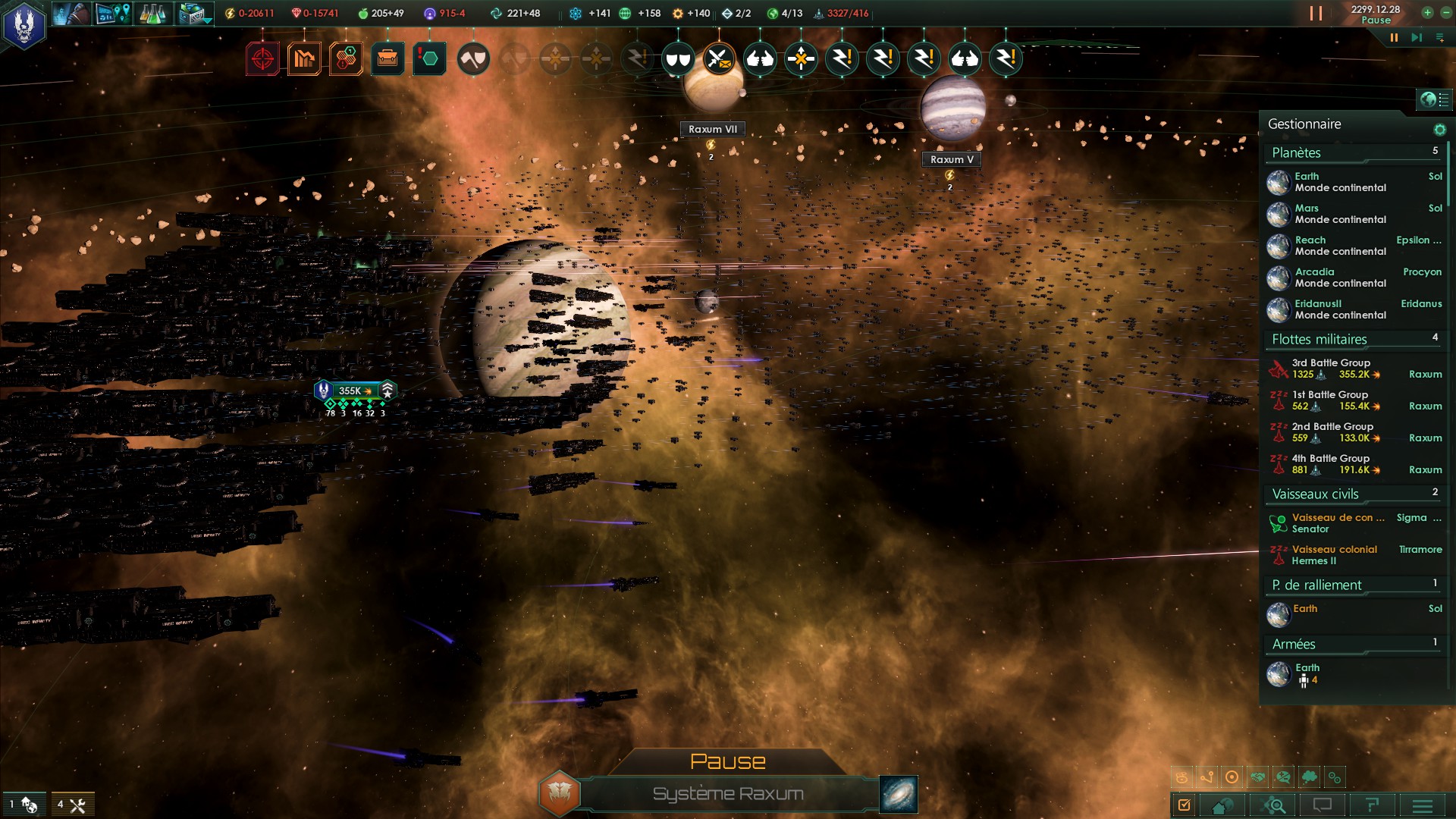Click the red crosshair alert icon
Screen dimensions: 1456x819
coord(262,59)
